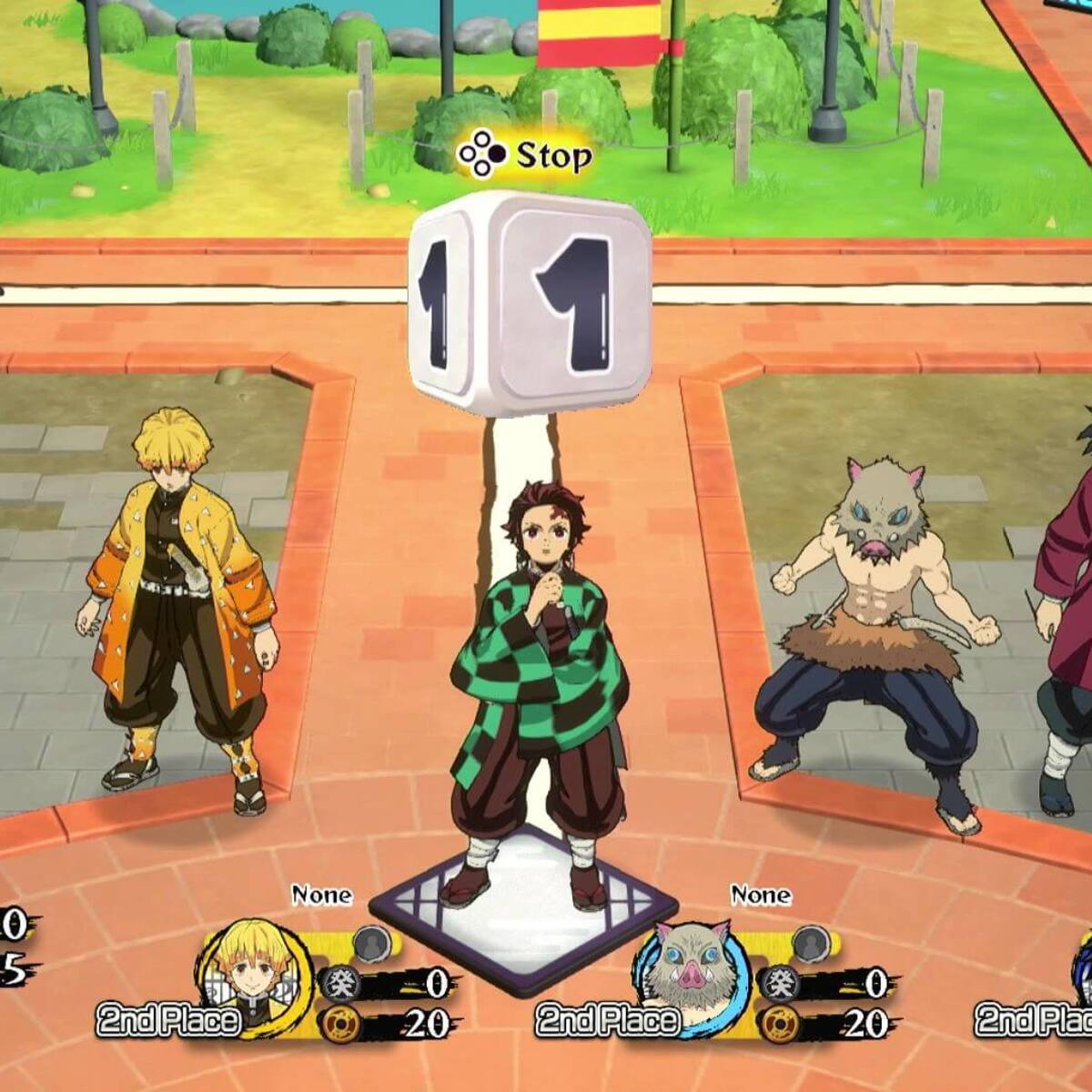
Task: Select Zenitsu's yellow player portrait
Action: pos(251,968)
